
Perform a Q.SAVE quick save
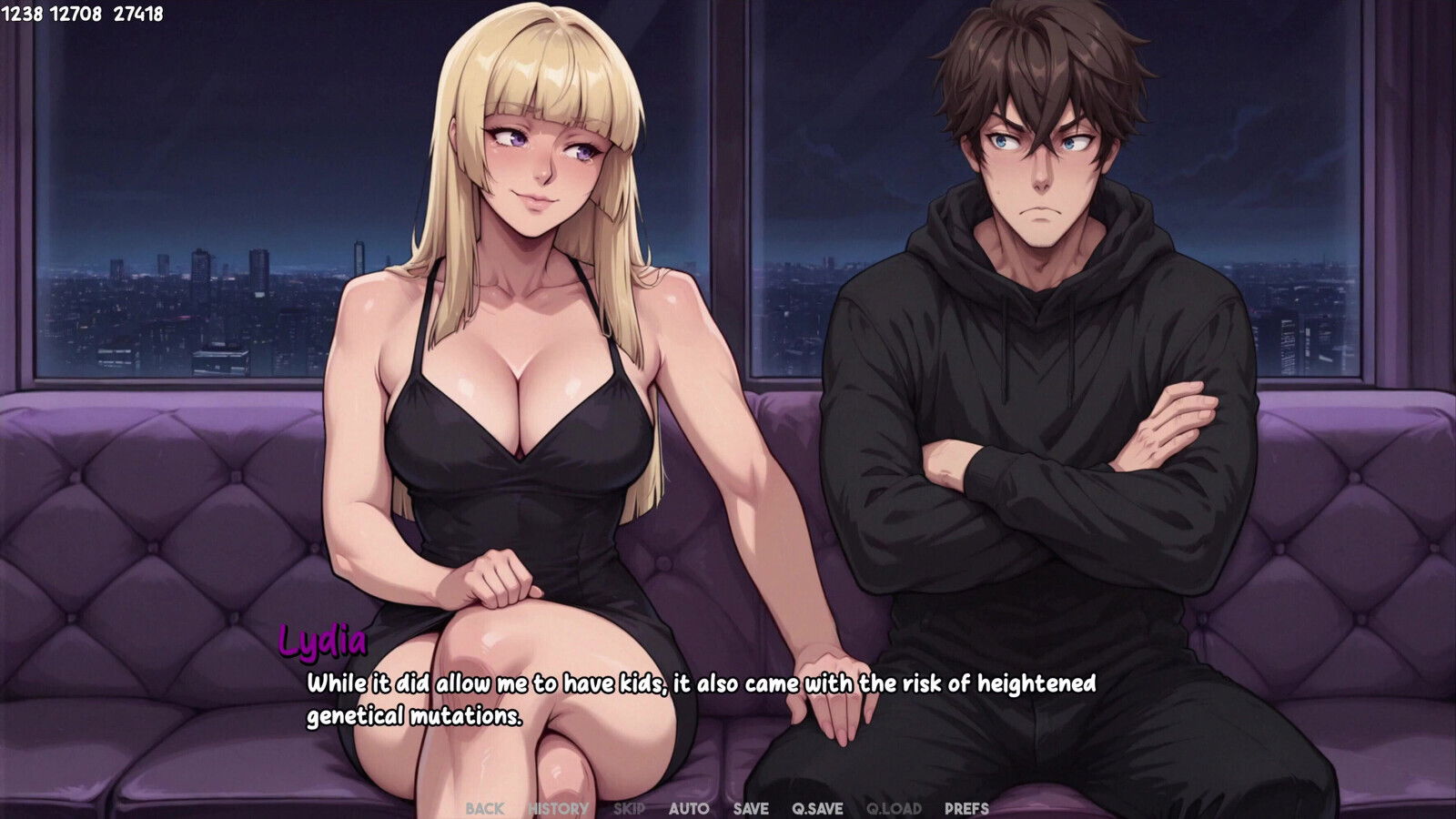816,807
